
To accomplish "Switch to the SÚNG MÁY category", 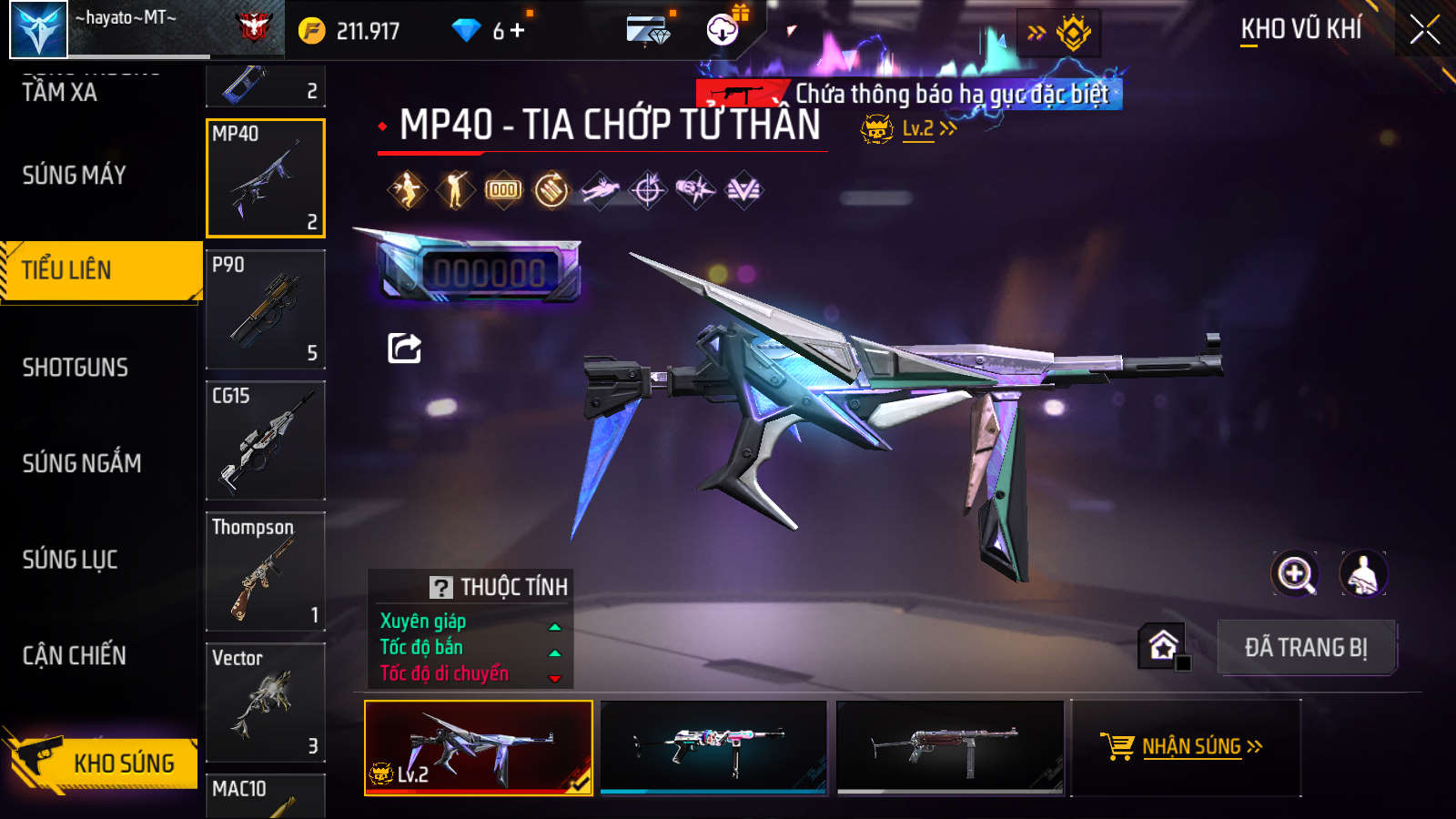I will 75,175.
